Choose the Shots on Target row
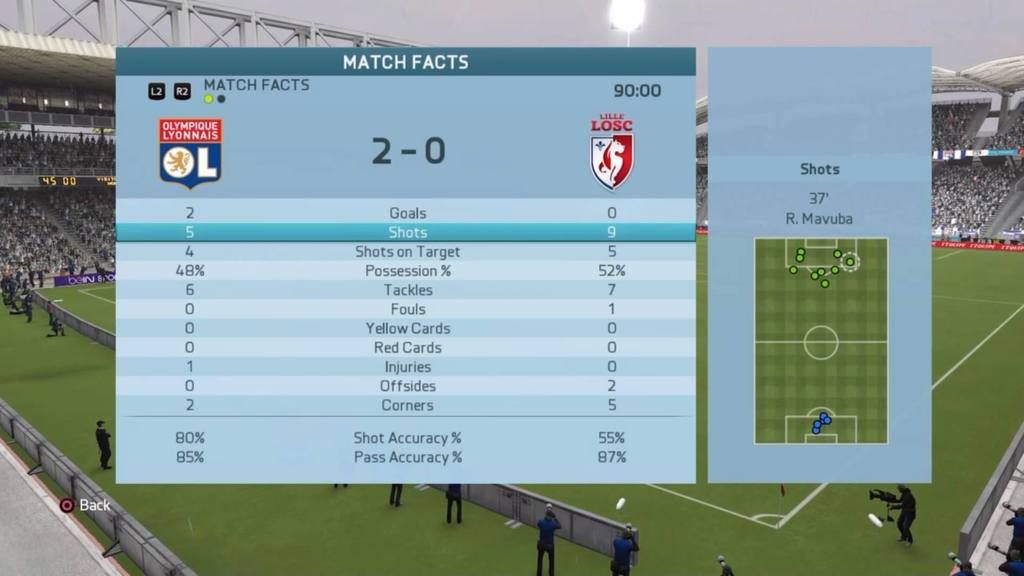 [x=406, y=252]
